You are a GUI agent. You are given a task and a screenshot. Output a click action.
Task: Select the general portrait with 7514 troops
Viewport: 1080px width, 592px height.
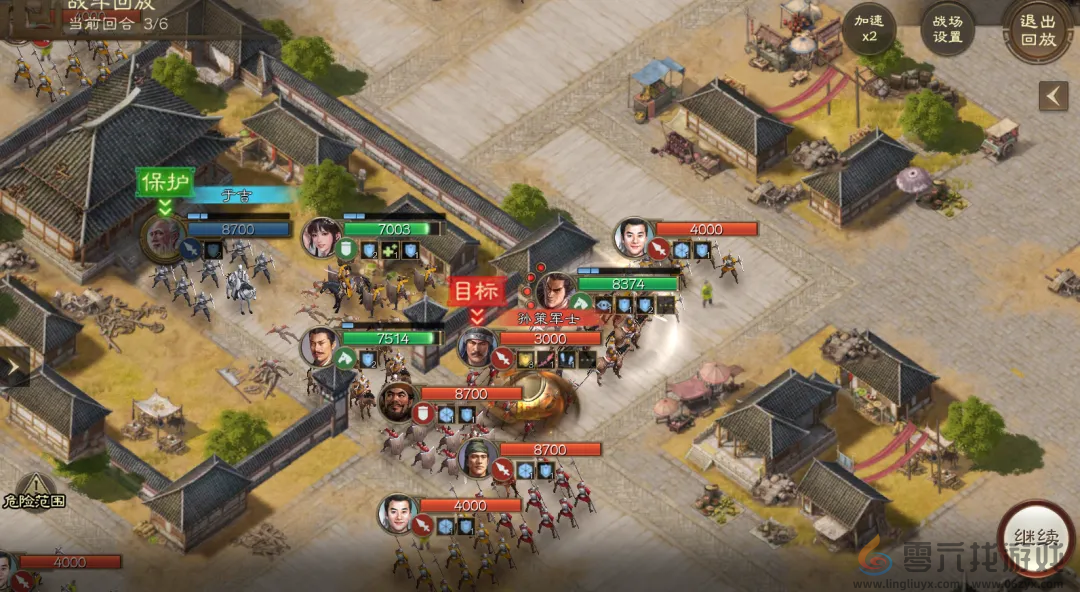tap(320, 346)
